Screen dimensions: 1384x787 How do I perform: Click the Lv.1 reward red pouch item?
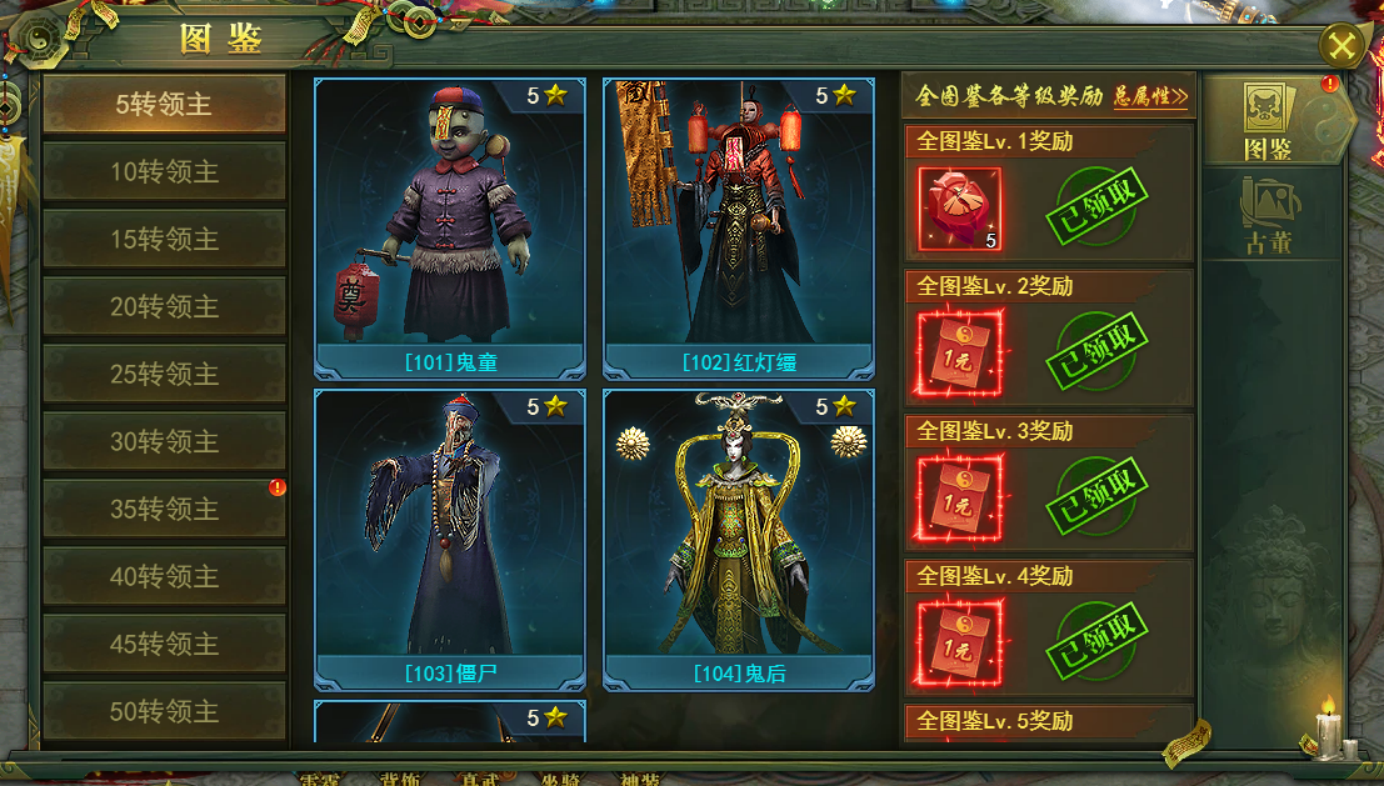(x=959, y=209)
